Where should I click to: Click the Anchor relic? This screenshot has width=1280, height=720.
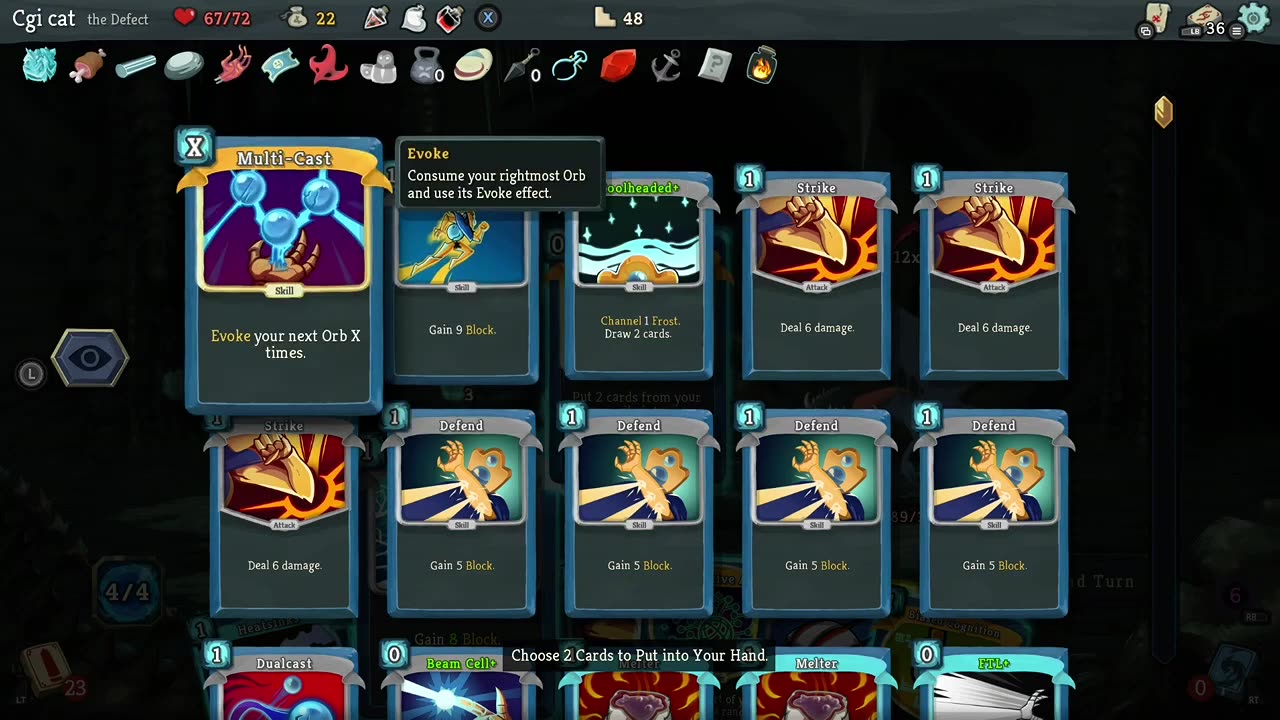point(666,64)
